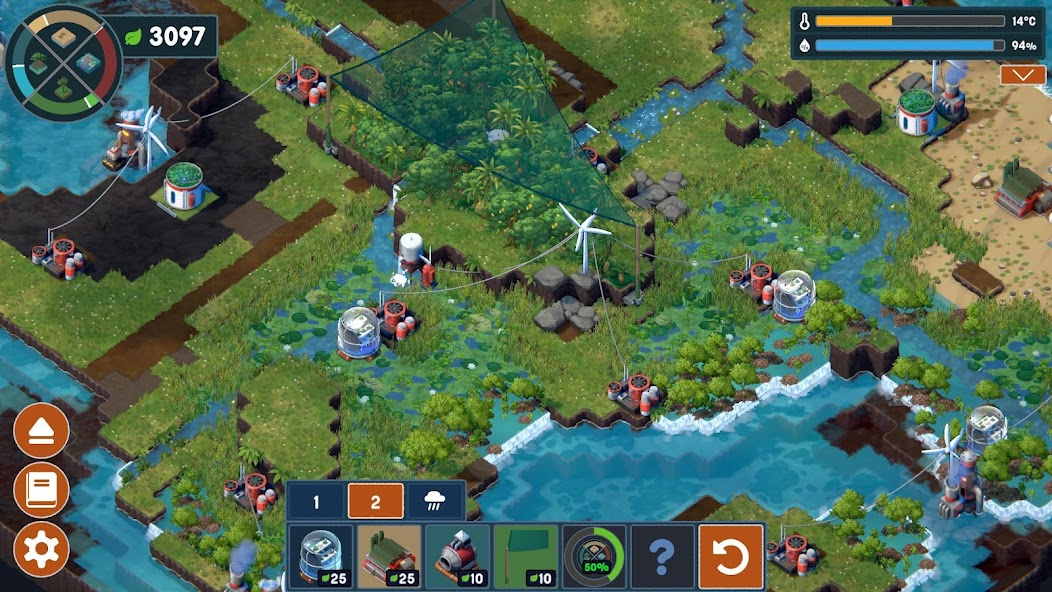1052x592 pixels.
Task: Open the 50% biome progress gauge
Action: pyautogui.click(x=594, y=557)
